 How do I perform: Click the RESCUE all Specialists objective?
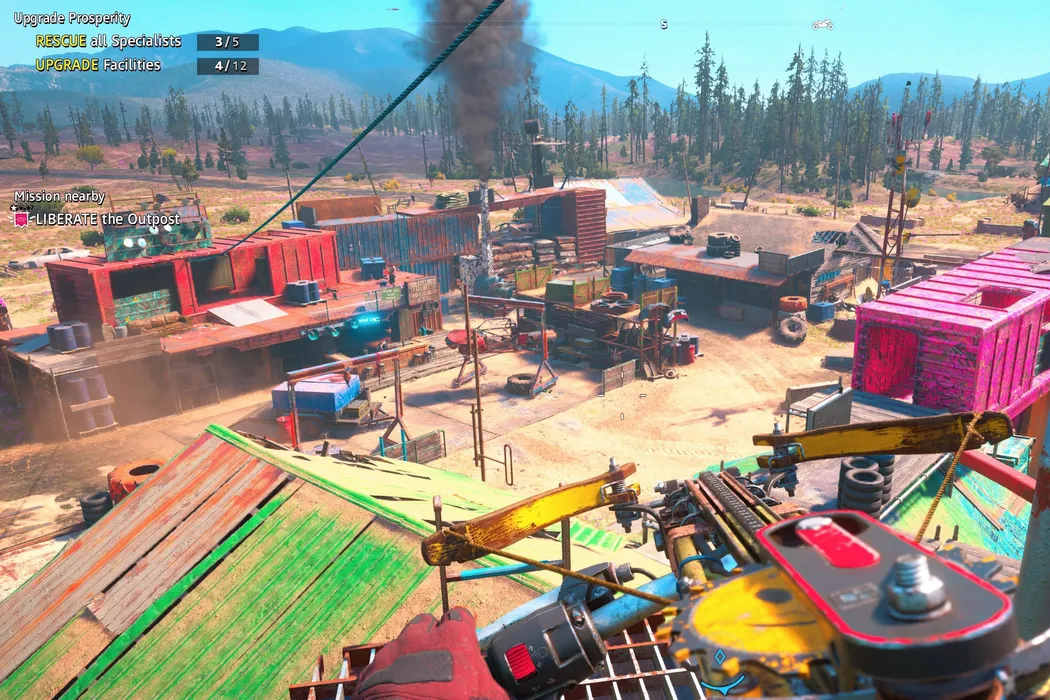108,41
